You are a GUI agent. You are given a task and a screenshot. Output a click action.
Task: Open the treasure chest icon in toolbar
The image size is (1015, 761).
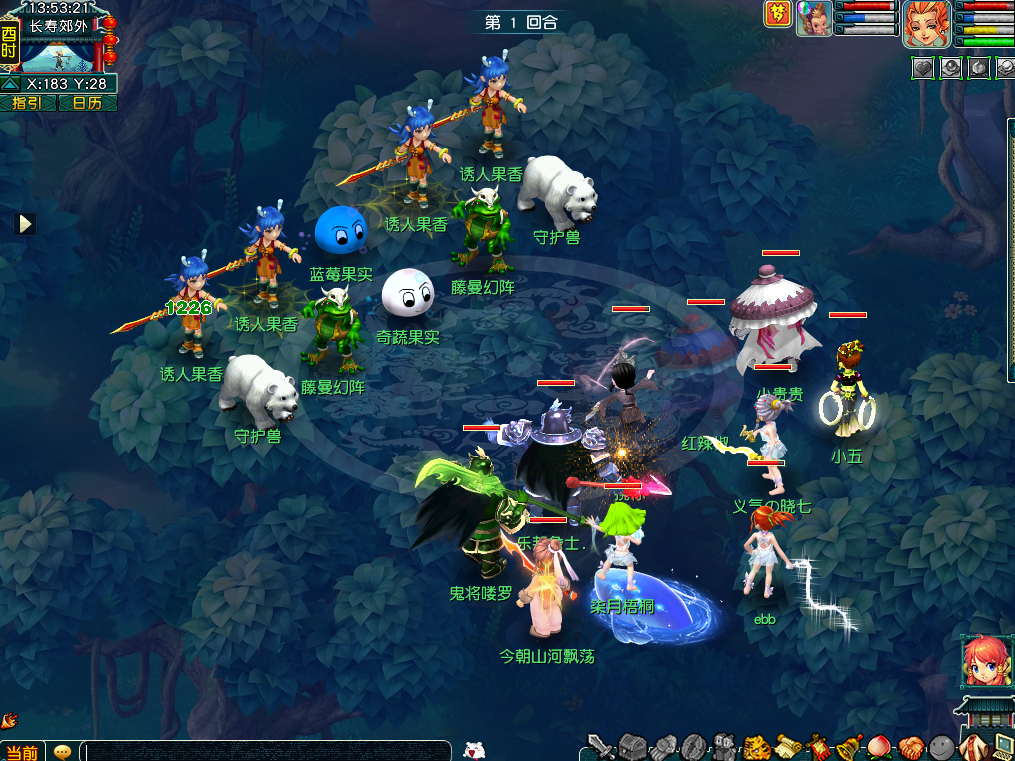point(632,746)
